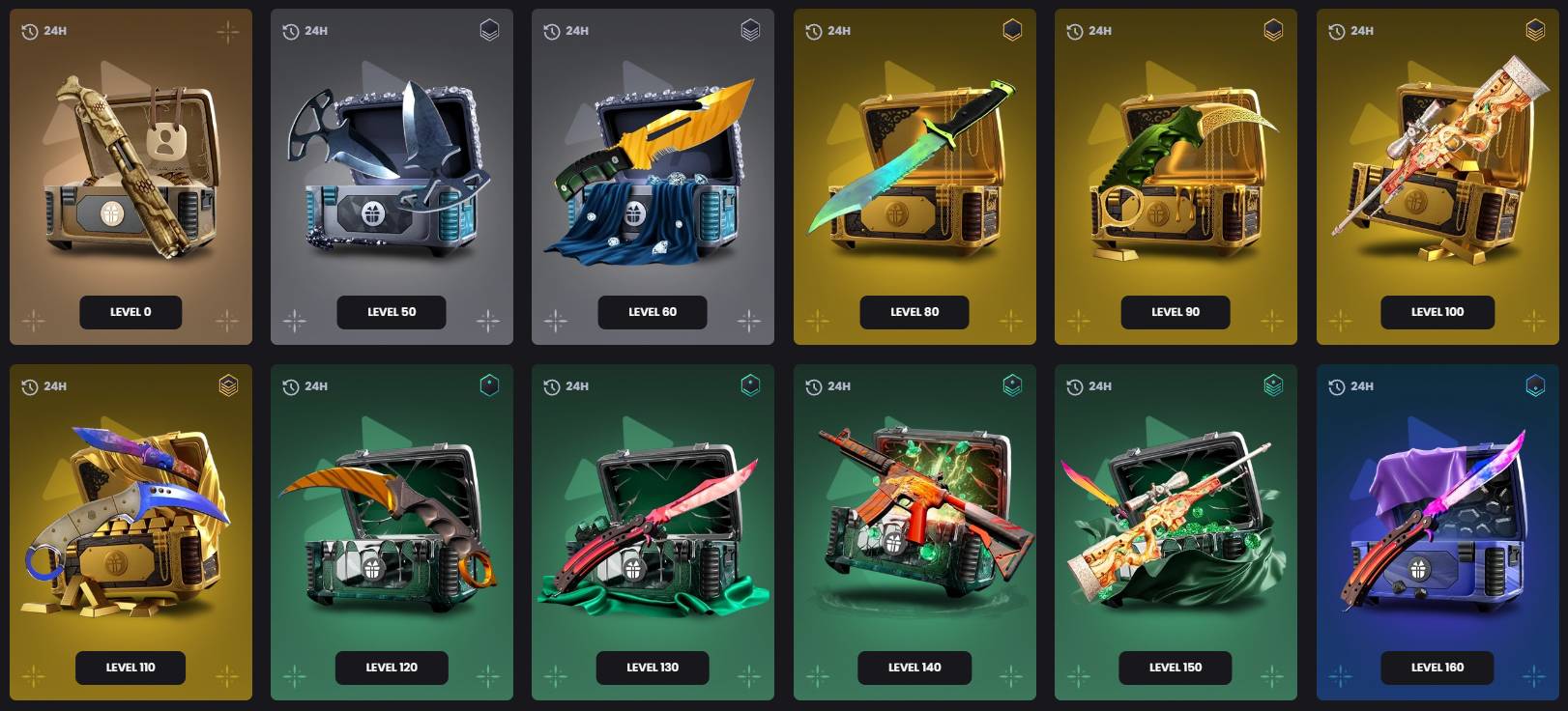This screenshot has width=1568, height=711.
Task: Click the teal hexagon icon on Level 120 card
Action: (490, 385)
